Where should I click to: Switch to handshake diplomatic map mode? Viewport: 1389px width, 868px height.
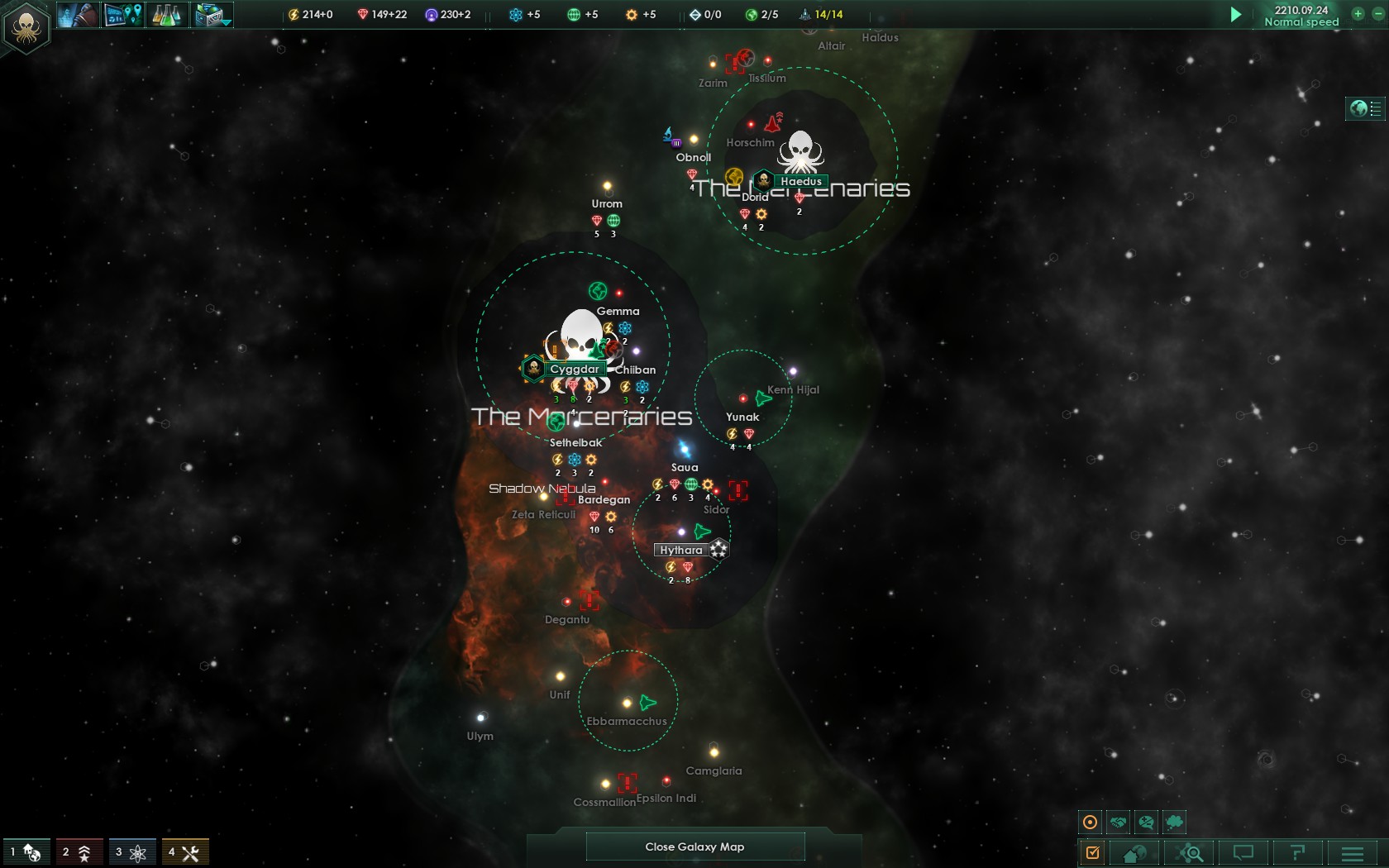point(1118,822)
